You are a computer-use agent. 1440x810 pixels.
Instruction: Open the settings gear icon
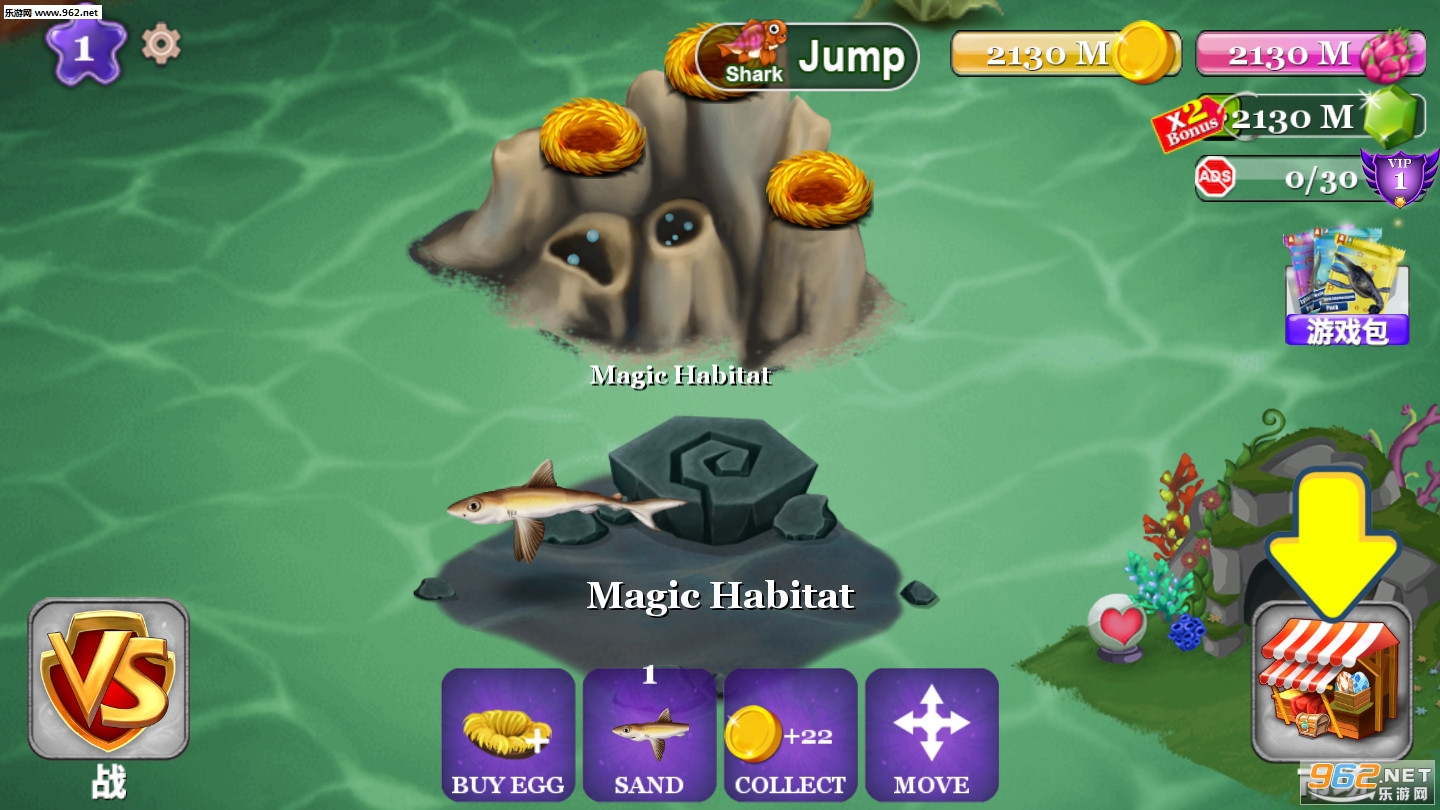161,44
